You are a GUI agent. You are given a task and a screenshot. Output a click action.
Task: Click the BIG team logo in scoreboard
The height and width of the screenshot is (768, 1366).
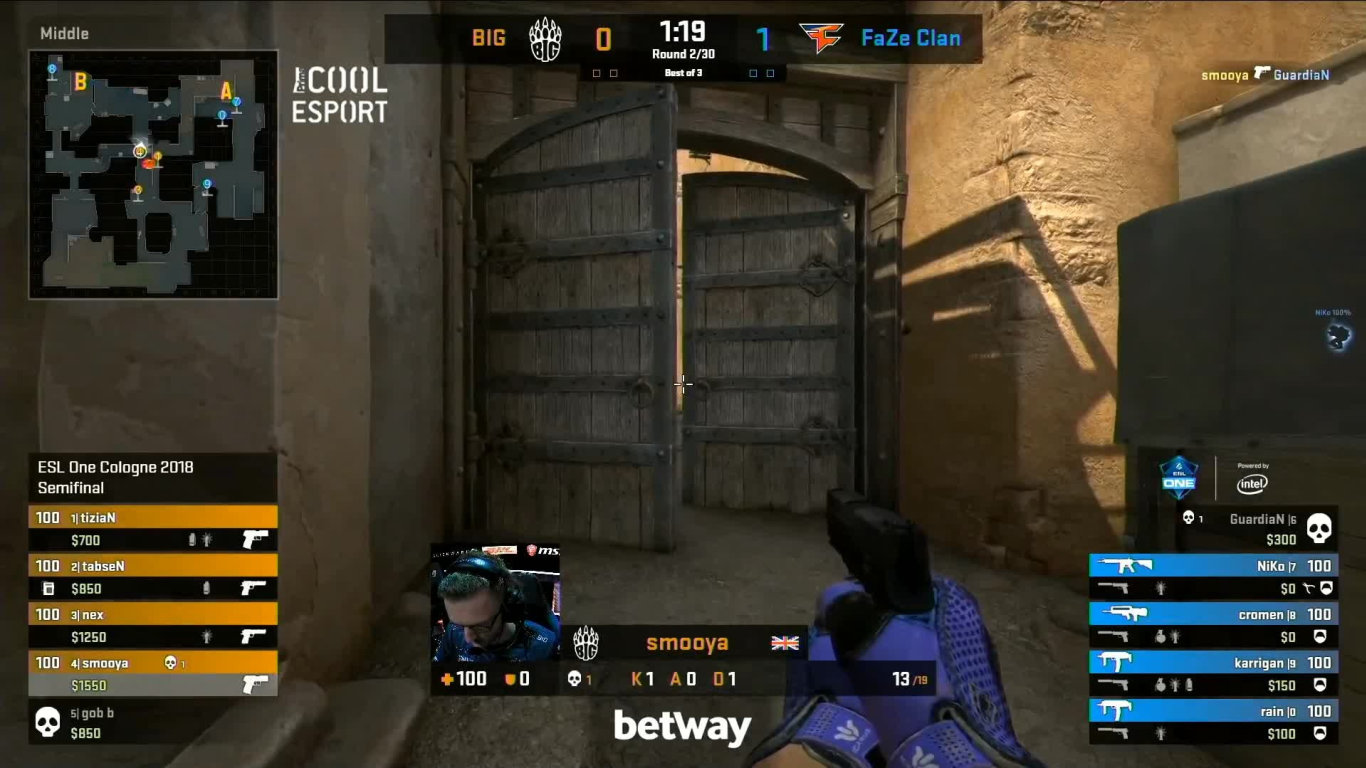545,40
